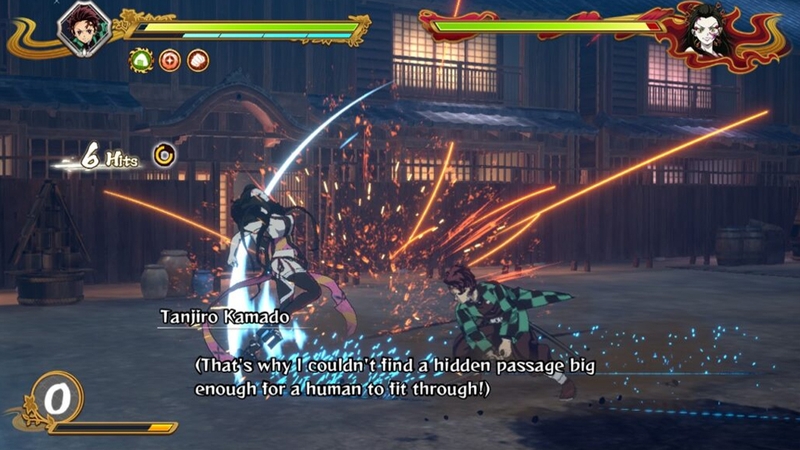Click the special gauge stock emblem
Viewport: 800px width, 450px height.
pyautogui.click(x=58, y=399)
